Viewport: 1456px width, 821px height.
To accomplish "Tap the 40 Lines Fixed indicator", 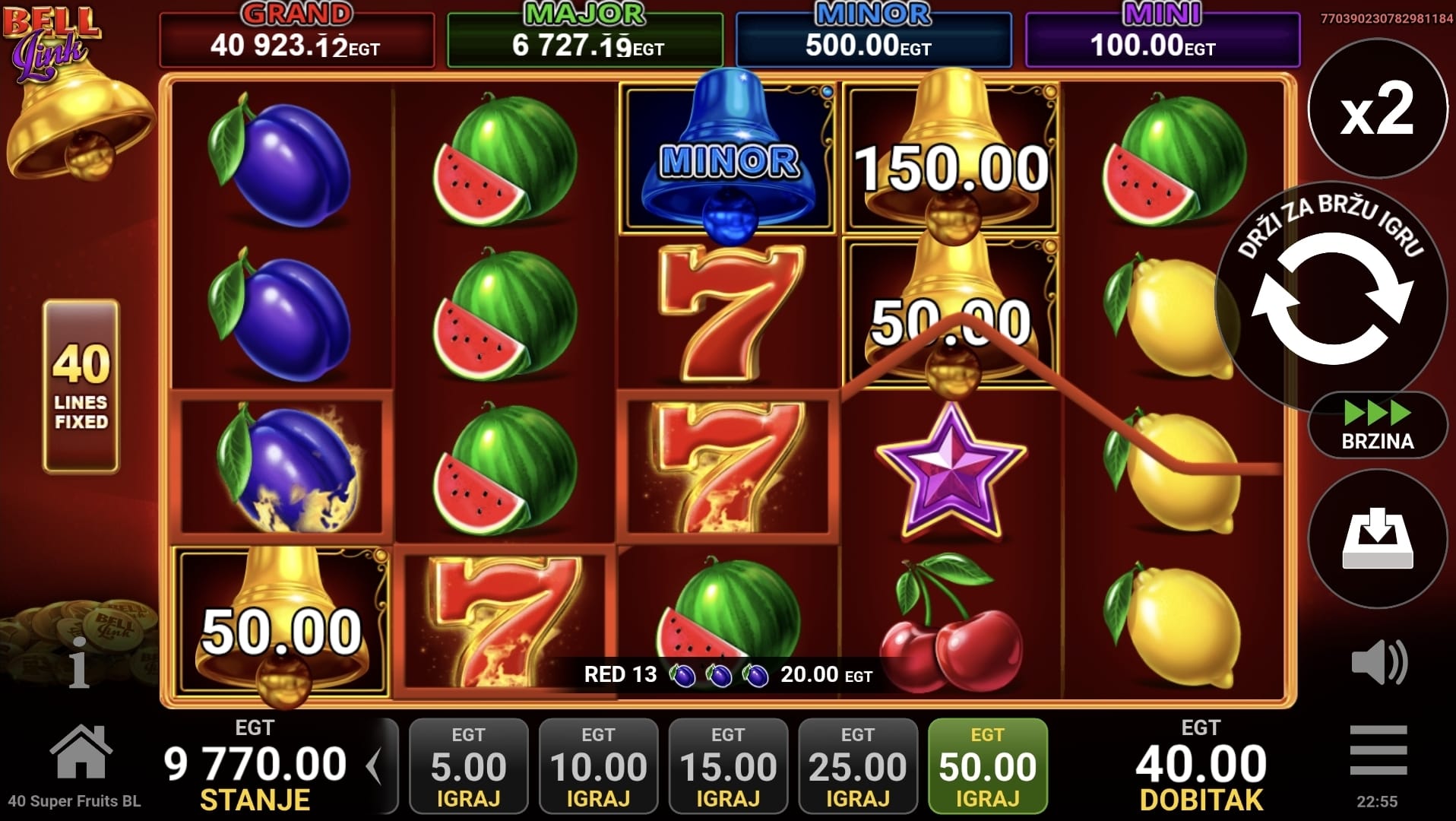I will (81, 386).
